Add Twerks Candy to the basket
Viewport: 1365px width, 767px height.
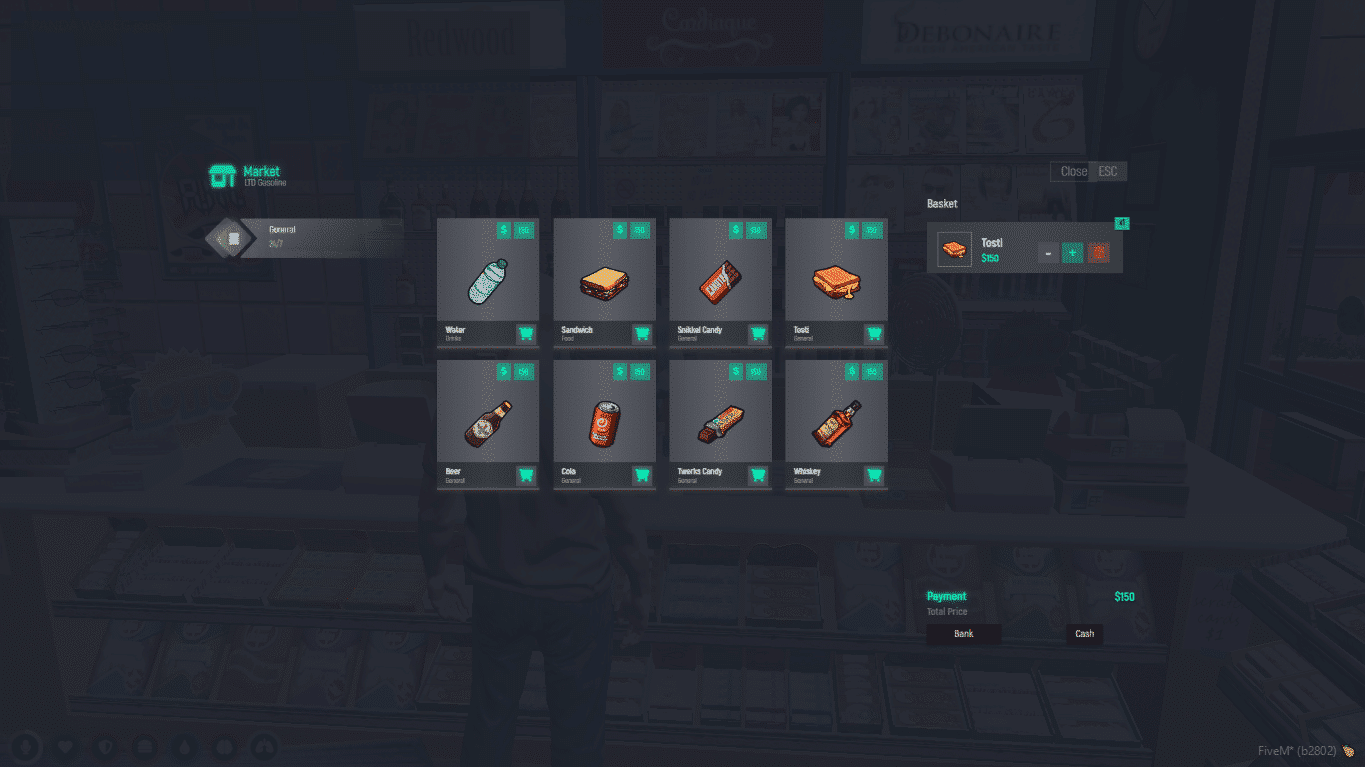(758, 476)
